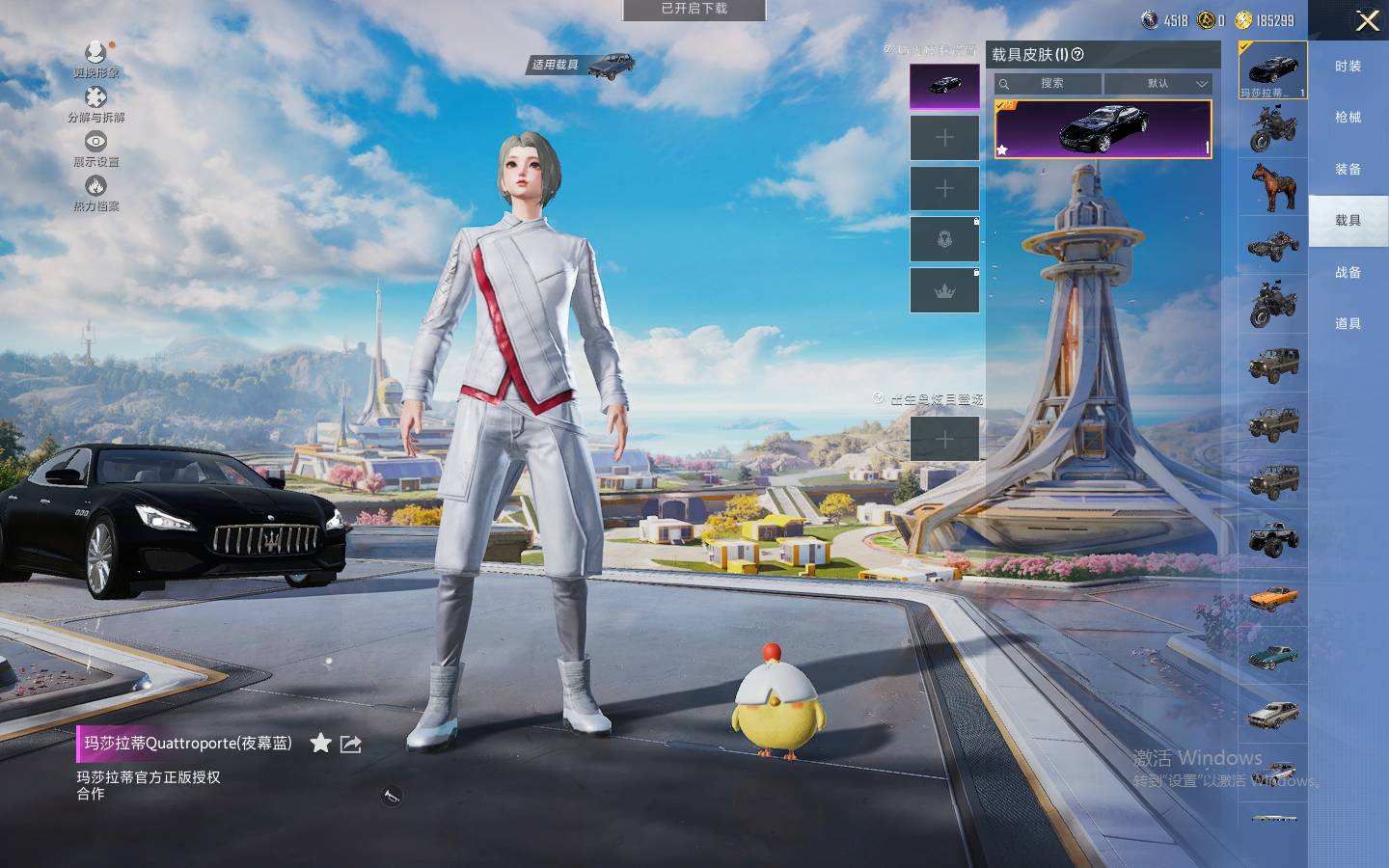Open 展示设置 (display settings)
The image size is (1389, 868).
[x=95, y=149]
